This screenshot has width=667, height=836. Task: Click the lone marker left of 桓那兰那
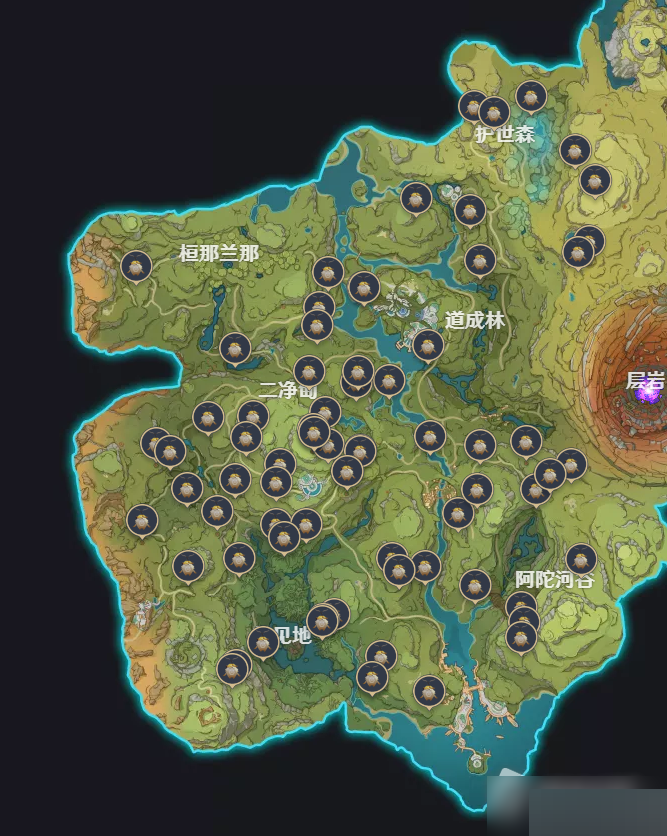click(136, 267)
